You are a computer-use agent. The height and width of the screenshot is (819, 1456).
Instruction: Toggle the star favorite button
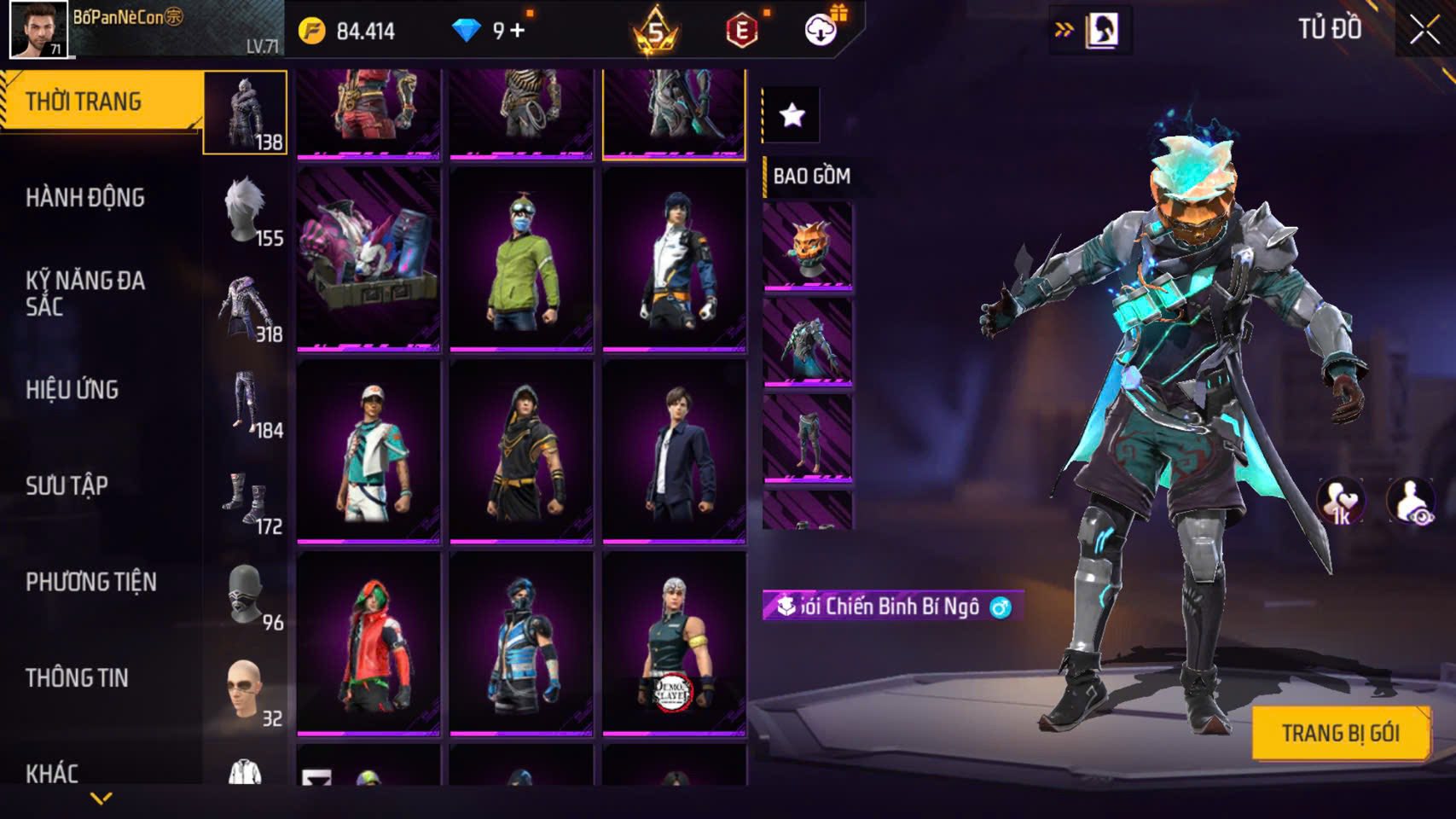click(x=792, y=114)
